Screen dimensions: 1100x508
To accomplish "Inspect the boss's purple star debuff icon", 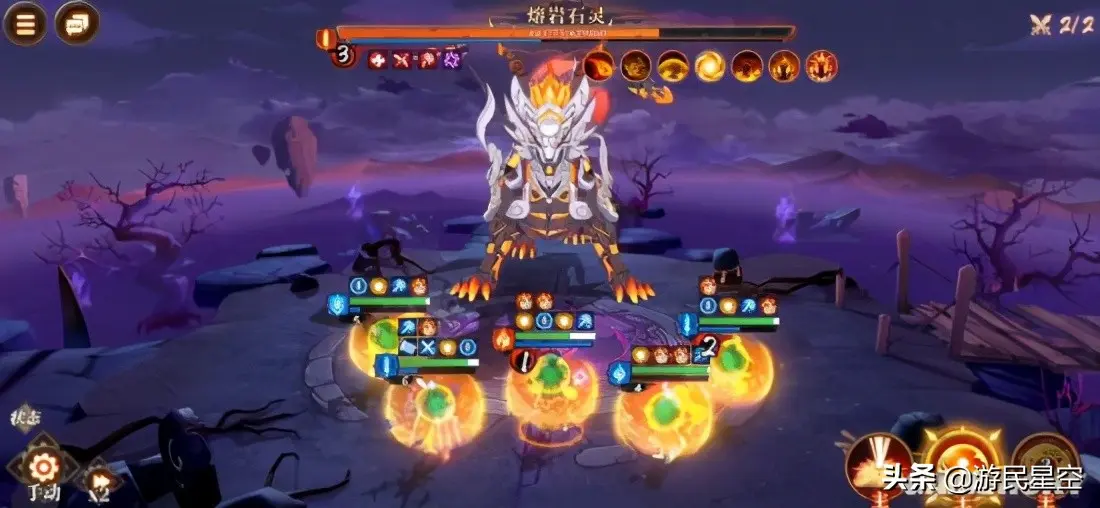I will 452,59.
